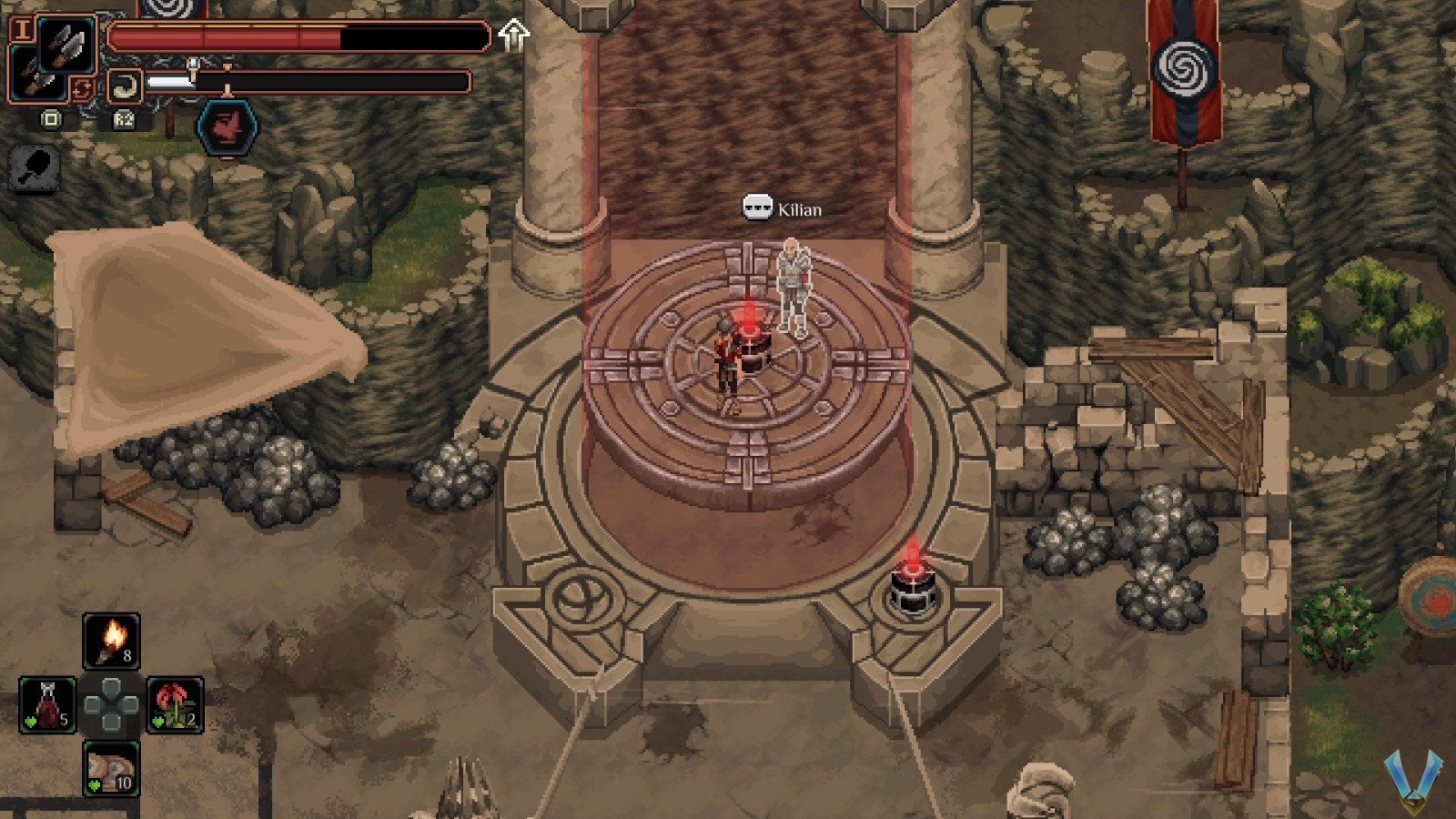Select the dual hatchets primary weapon slot
This screenshot has width=1456, height=819.
point(66,43)
